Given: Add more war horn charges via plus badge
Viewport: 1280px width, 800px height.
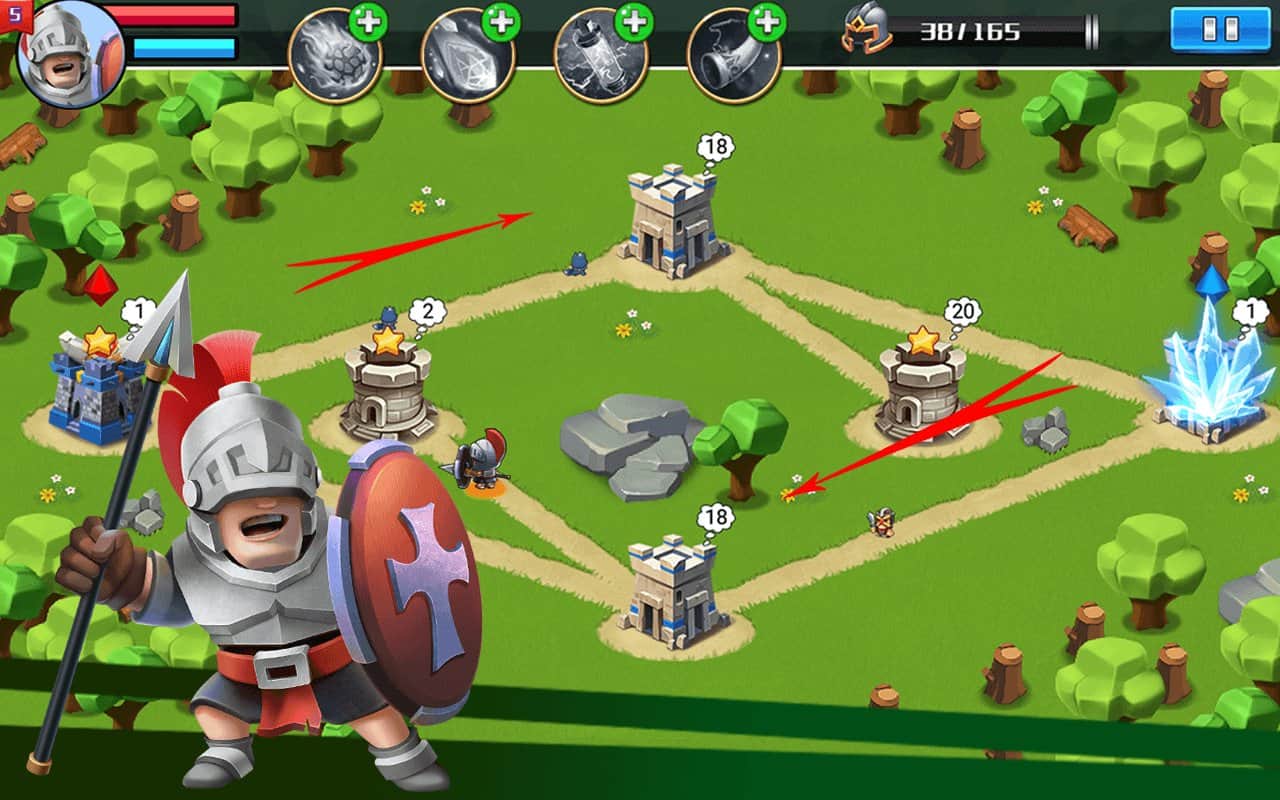Looking at the screenshot, I should tap(767, 21).
